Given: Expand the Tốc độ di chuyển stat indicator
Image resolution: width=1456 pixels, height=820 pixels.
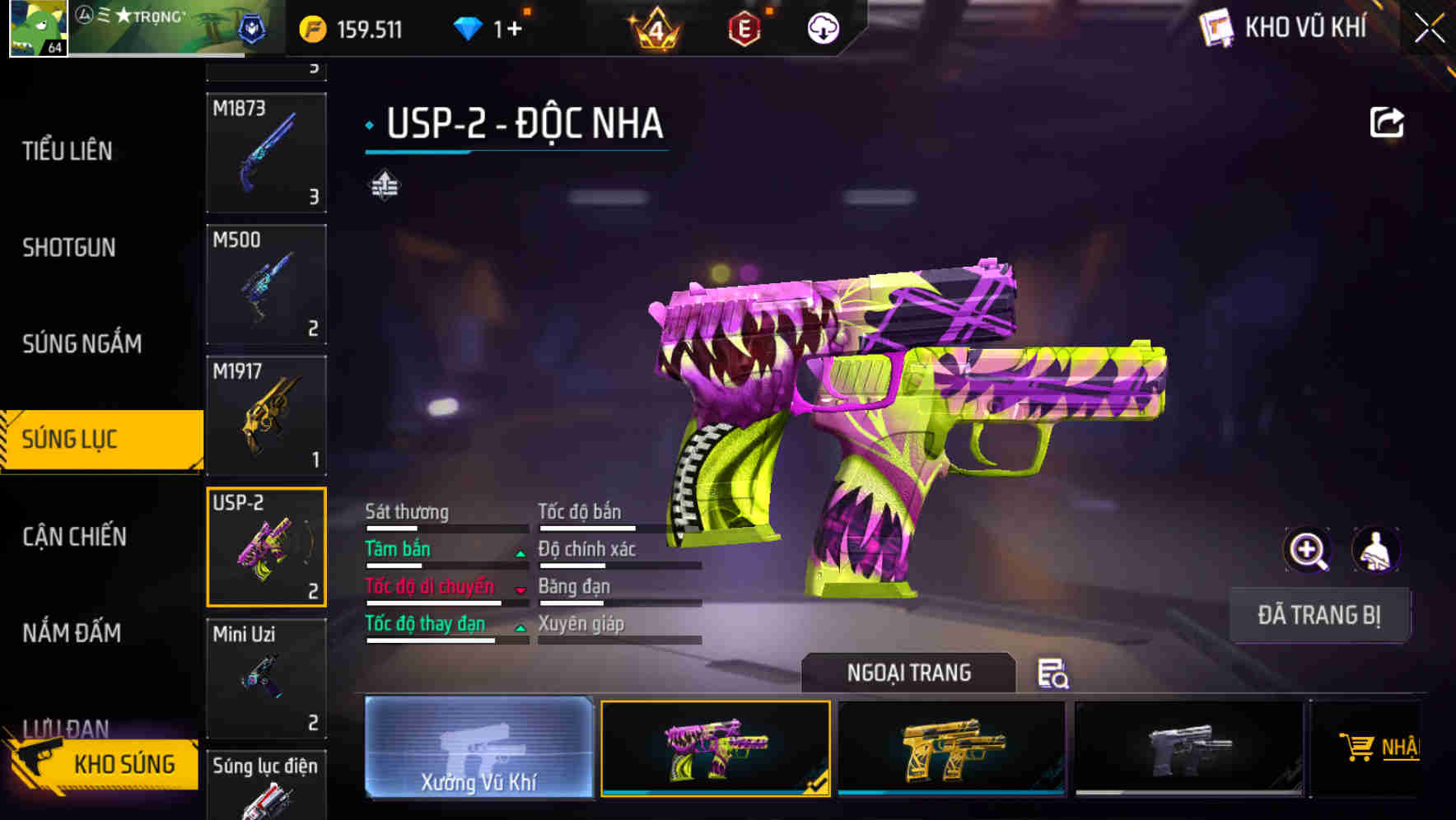Looking at the screenshot, I should [x=520, y=589].
